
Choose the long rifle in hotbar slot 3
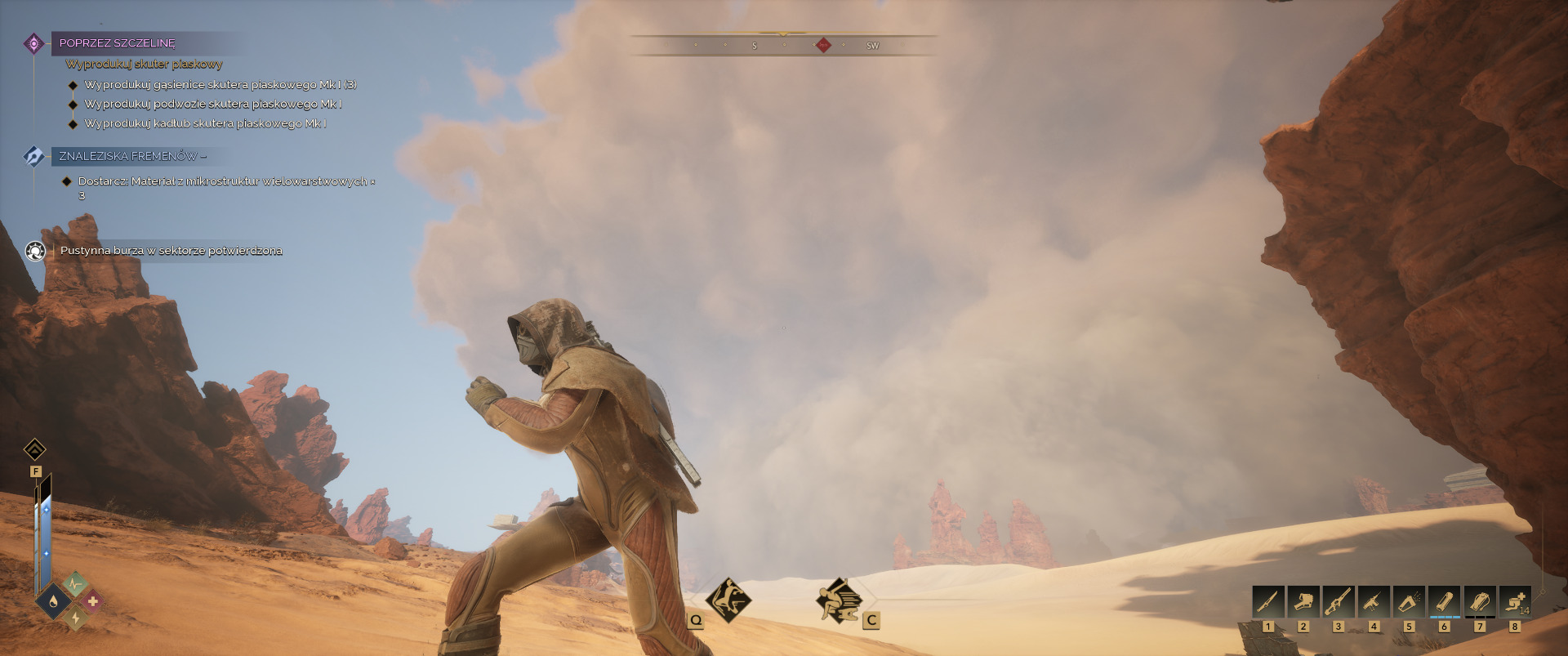(1339, 602)
